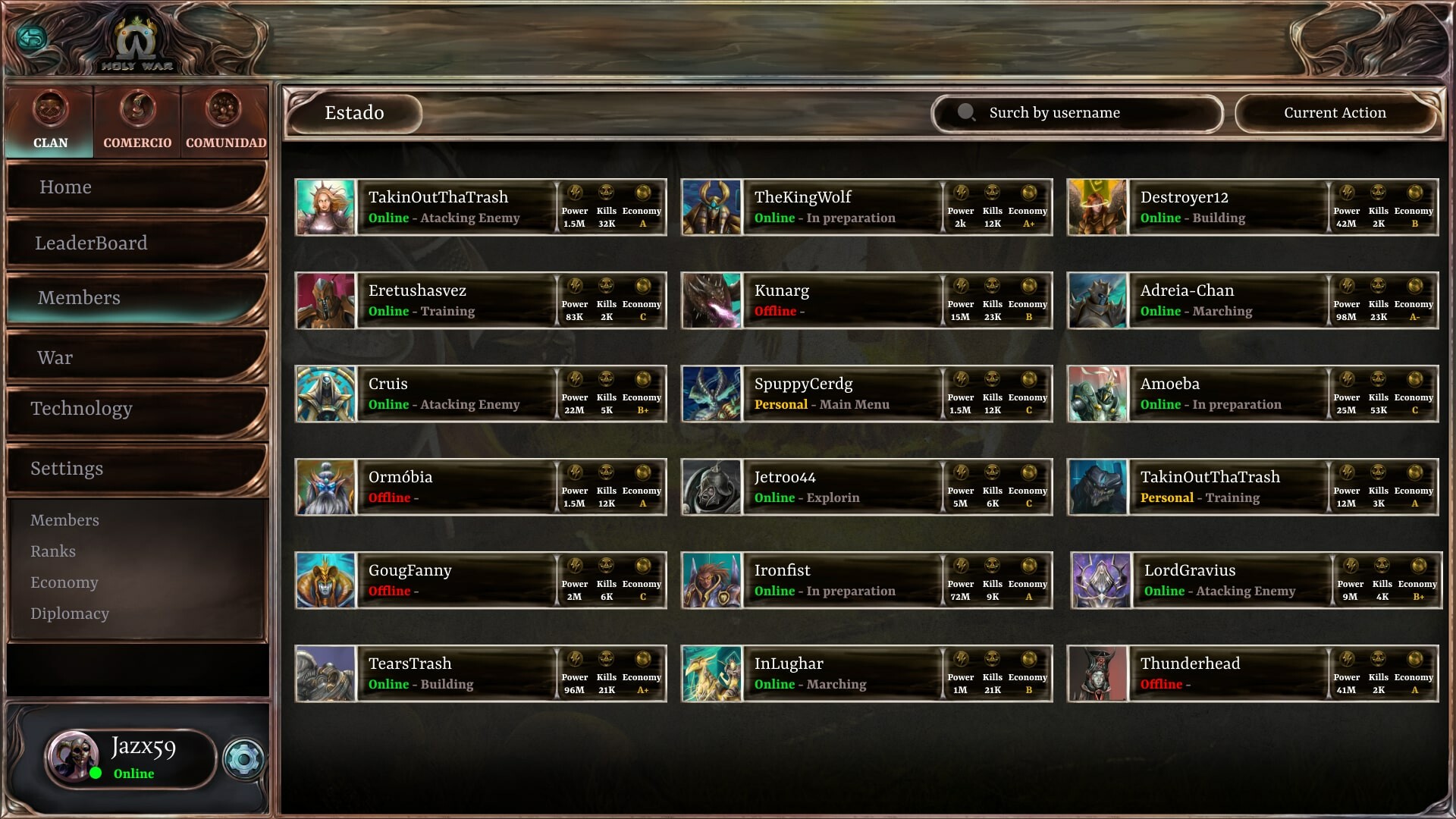Click the Surch by username field
This screenshot has height=819, width=1456.
[x=1054, y=113]
